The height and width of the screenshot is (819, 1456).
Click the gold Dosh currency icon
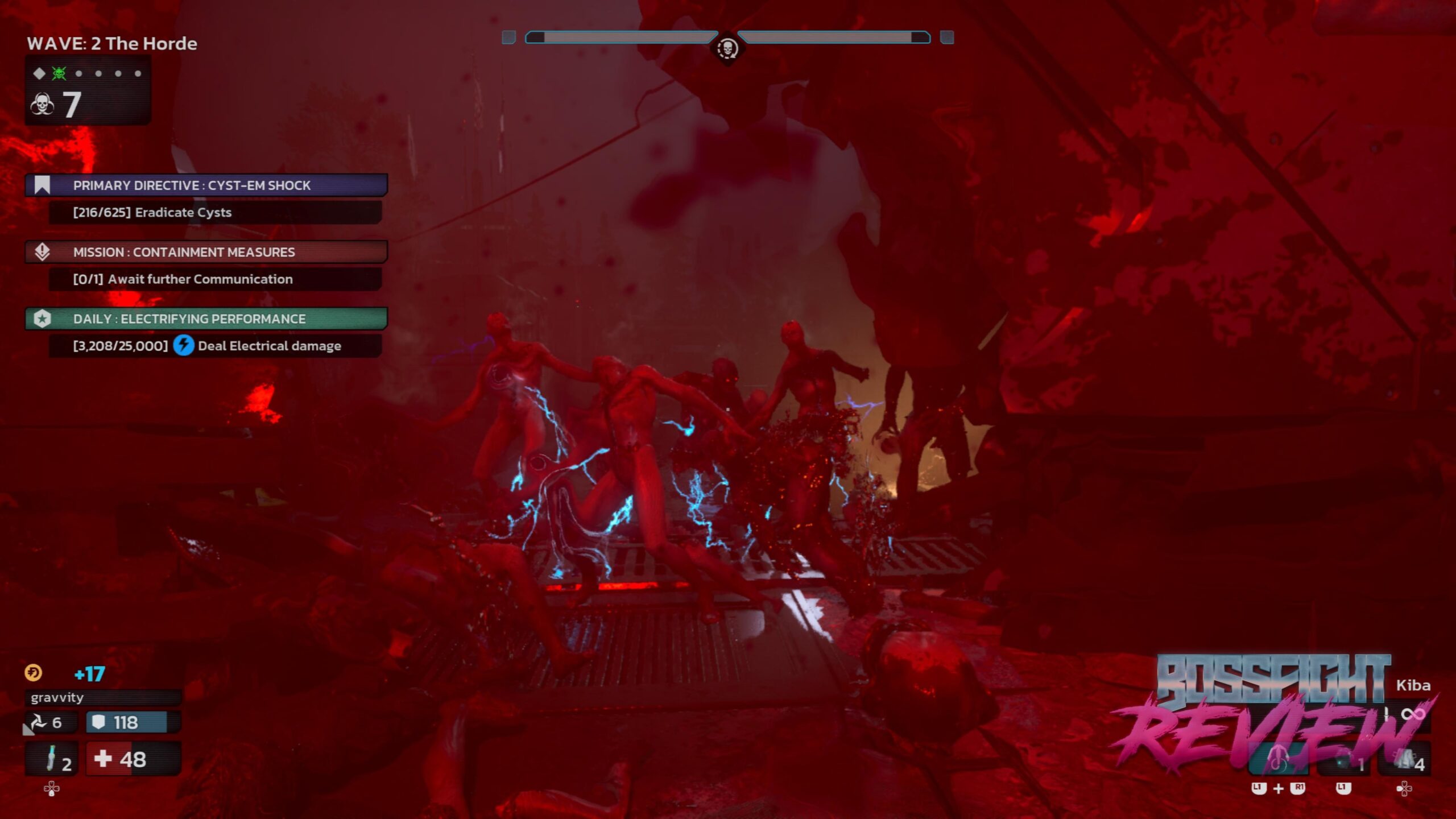point(33,673)
